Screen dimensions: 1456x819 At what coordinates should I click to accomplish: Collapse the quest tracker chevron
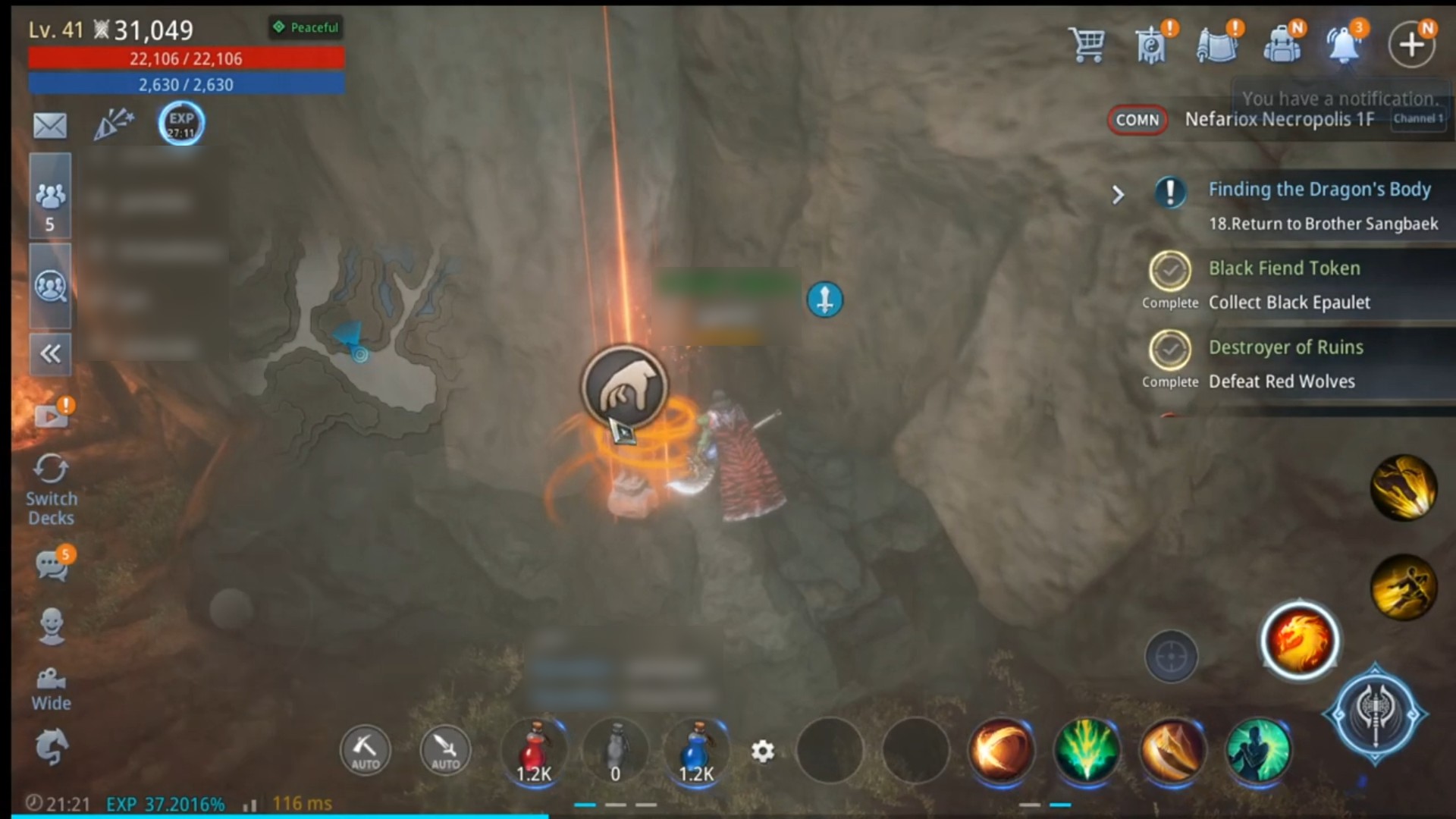click(1119, 195)
